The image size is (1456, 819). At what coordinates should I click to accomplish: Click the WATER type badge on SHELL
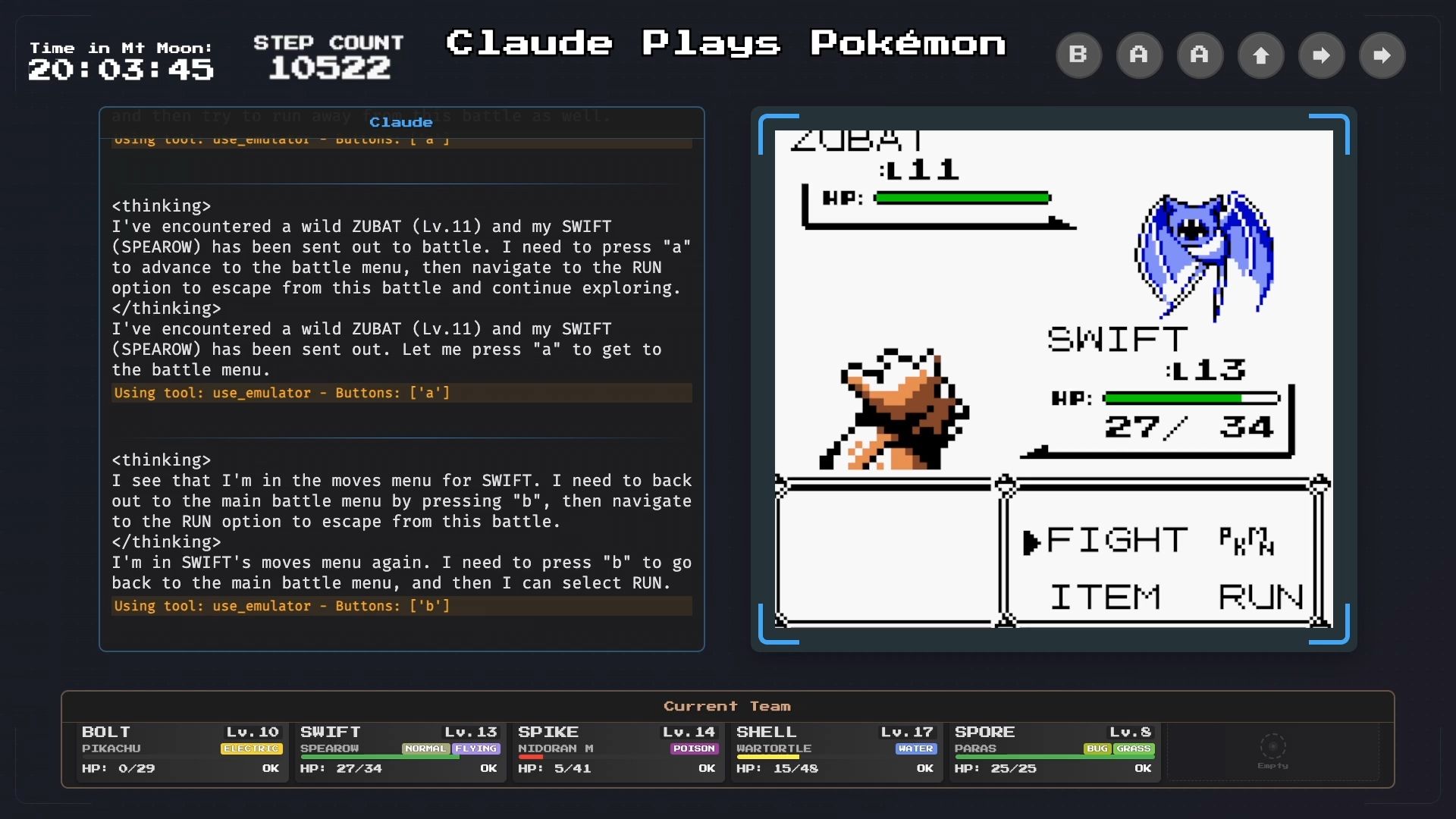point(915,748)
